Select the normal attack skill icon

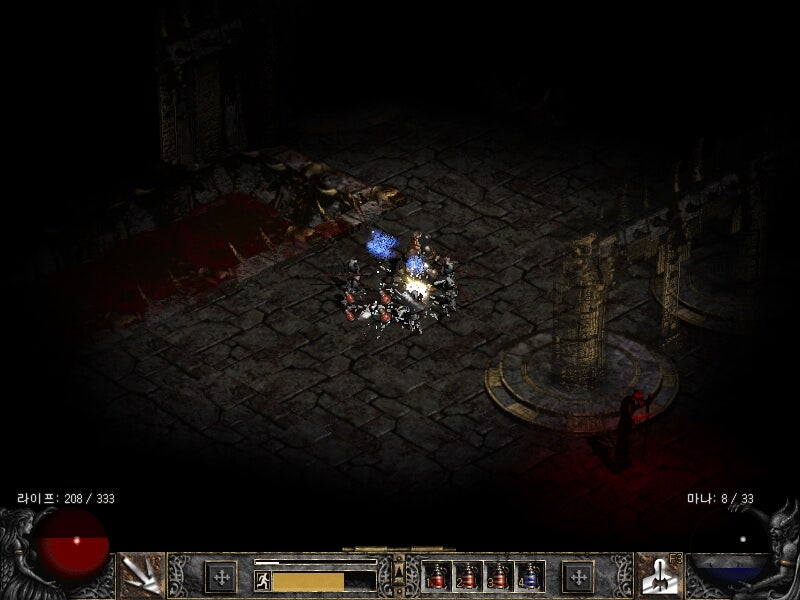[x=141, y=574]
